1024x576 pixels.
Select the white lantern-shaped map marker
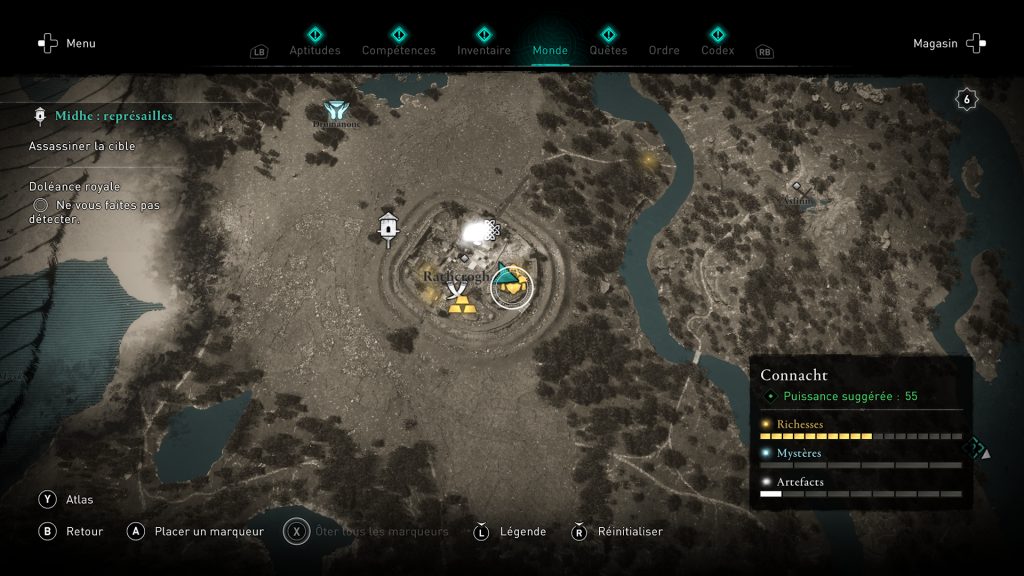pos(388,229)
